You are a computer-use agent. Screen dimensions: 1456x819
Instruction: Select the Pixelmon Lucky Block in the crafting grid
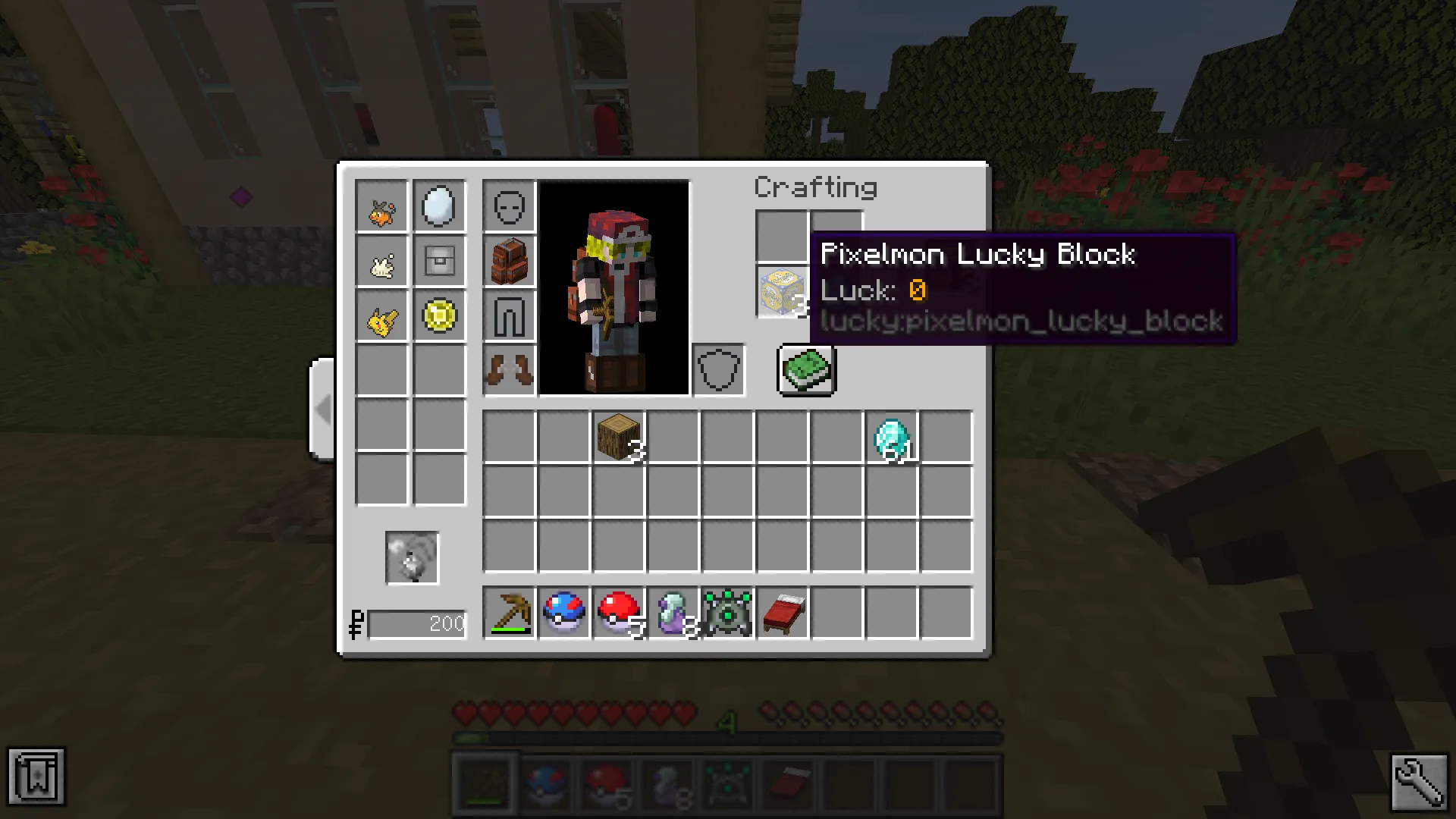[x=781, y=290]
